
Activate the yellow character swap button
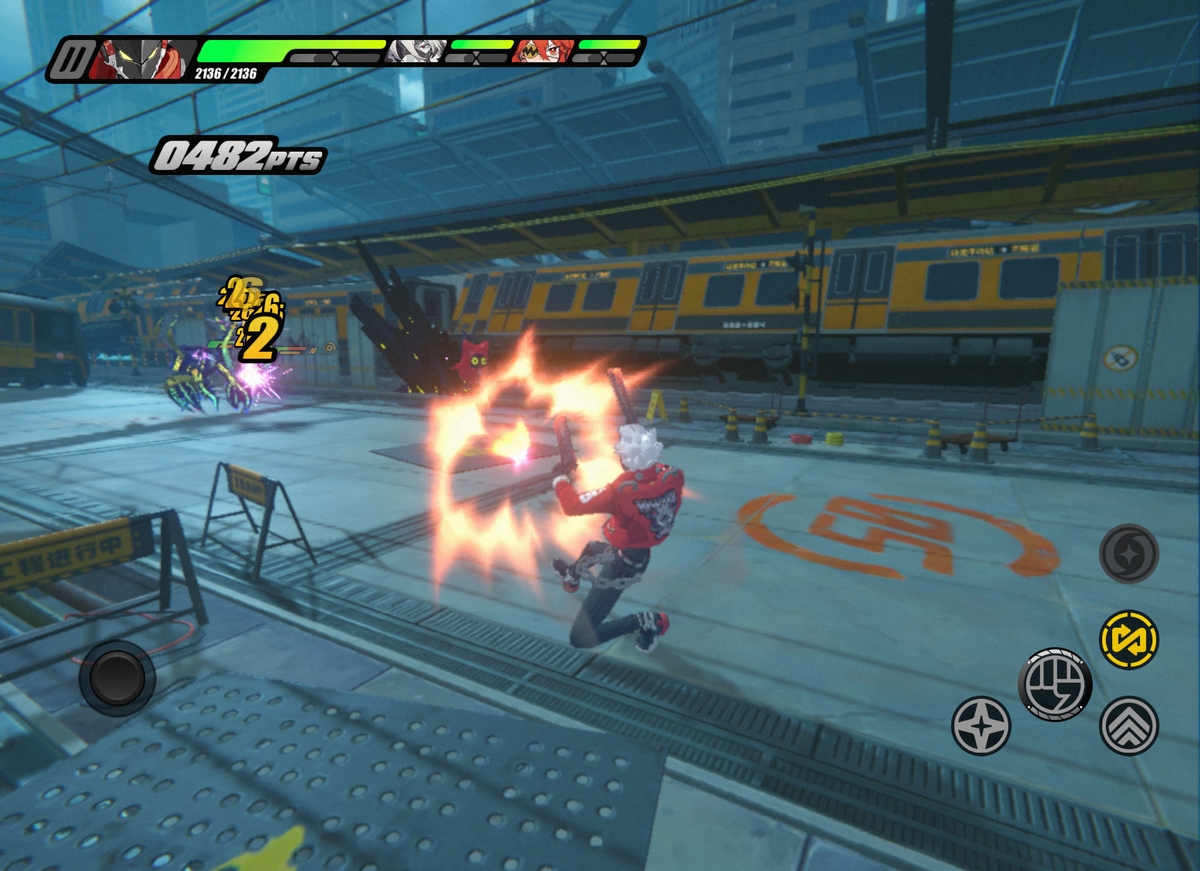point(1129,640)
